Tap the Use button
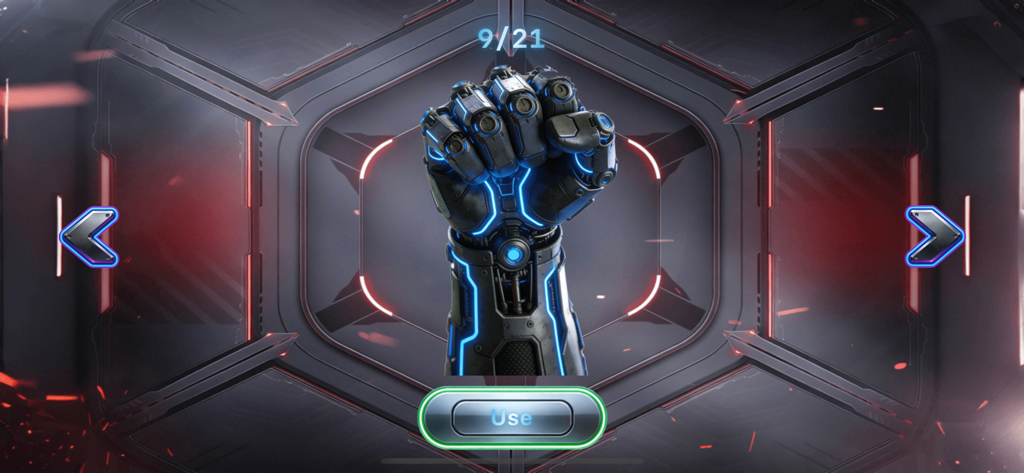The height and width of the screenshot is (473, 1024). (511, 417)
